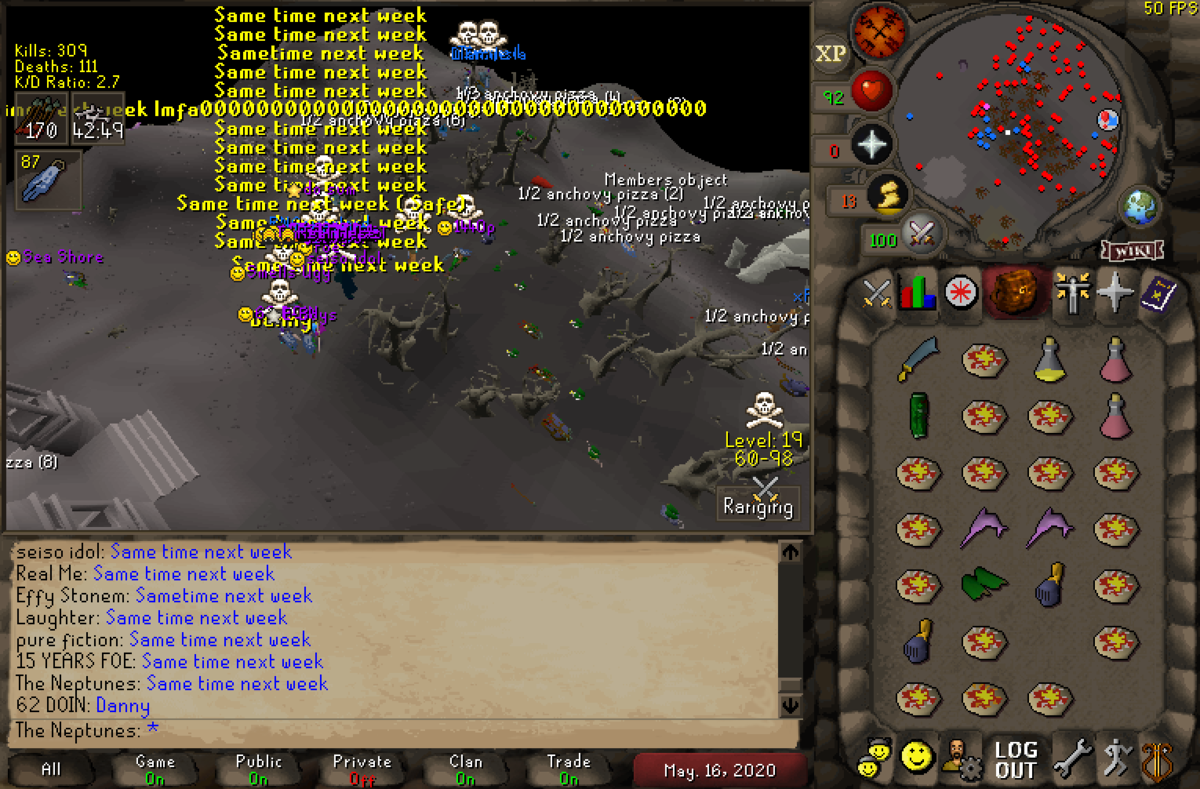This screenshot has height=789, width=1200.
Task: Open the world map globe
Action: point(1138,207)
